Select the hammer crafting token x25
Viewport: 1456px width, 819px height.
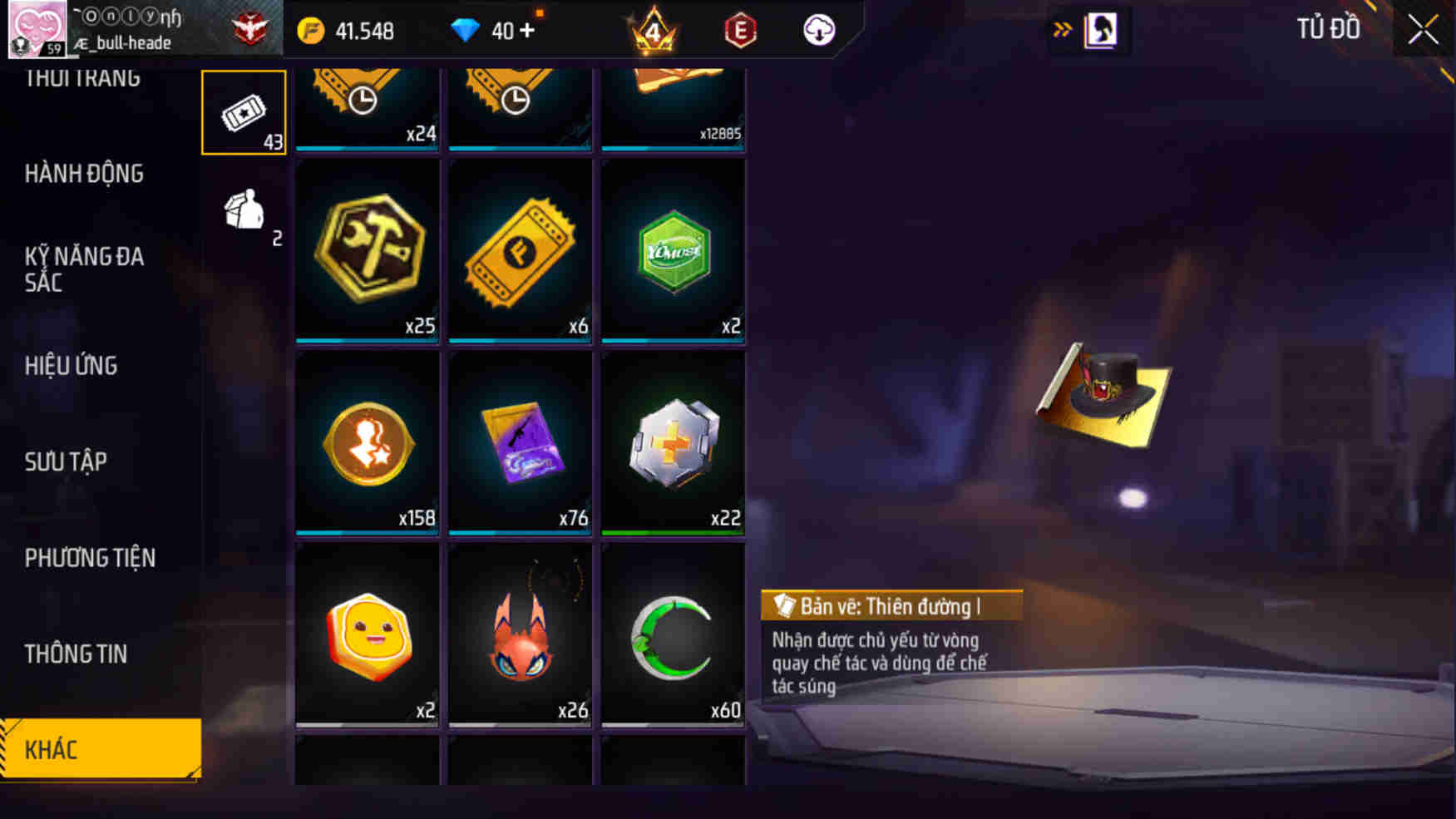click(x=367, y=249)
